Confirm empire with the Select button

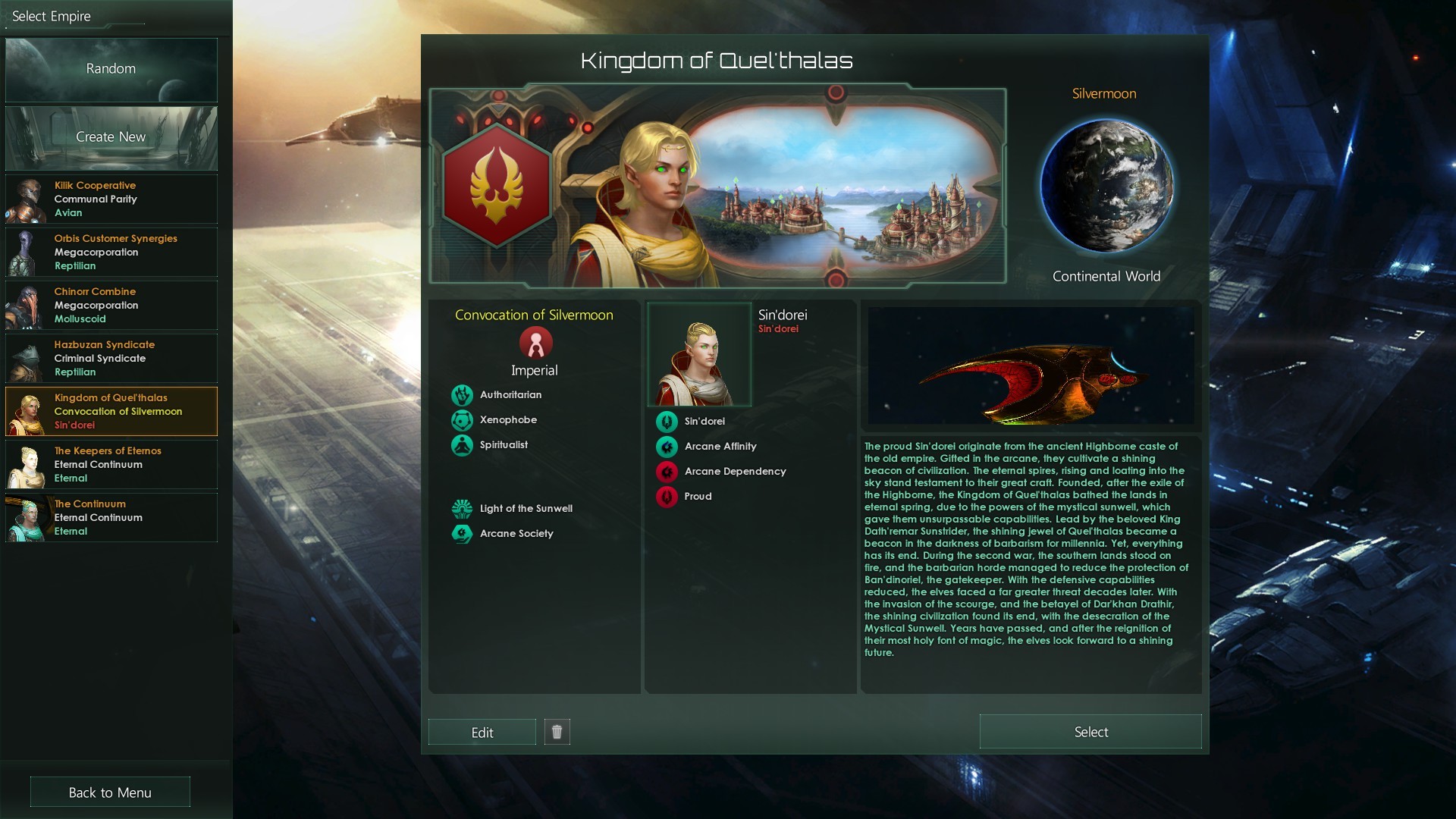pos(1090,732)
